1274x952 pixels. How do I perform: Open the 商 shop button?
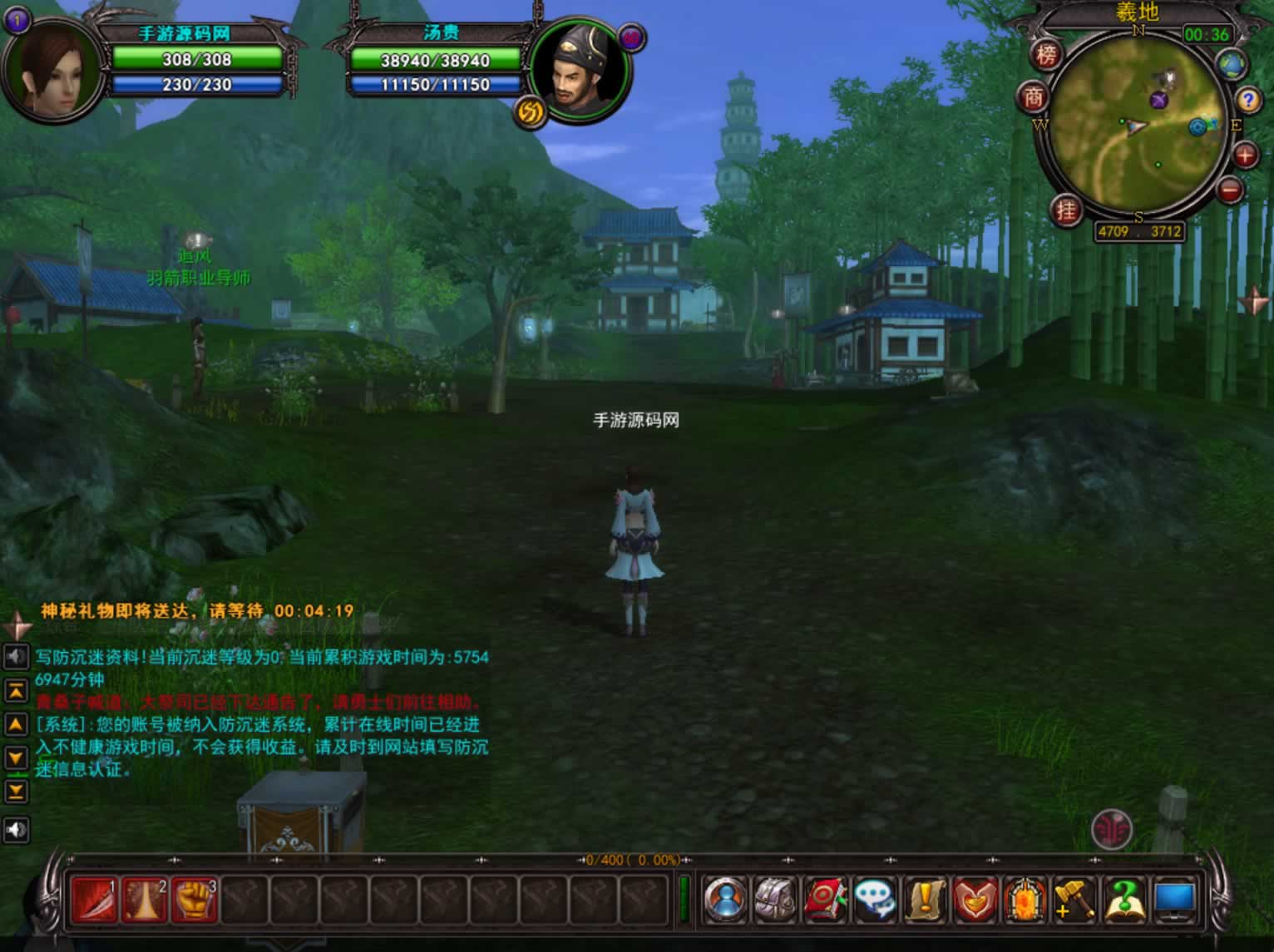[x=1033, y=98]
